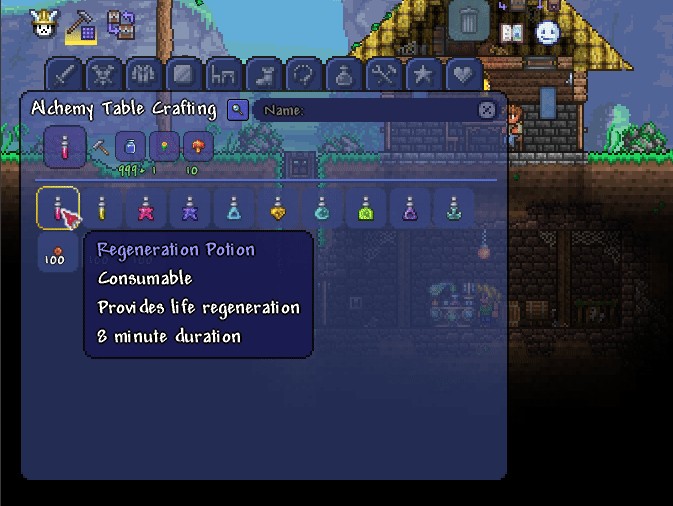This screenshot has width=673, height=506.
Task: Select the Regeneration Potion recipe slot
Action: tap(58, 208)
